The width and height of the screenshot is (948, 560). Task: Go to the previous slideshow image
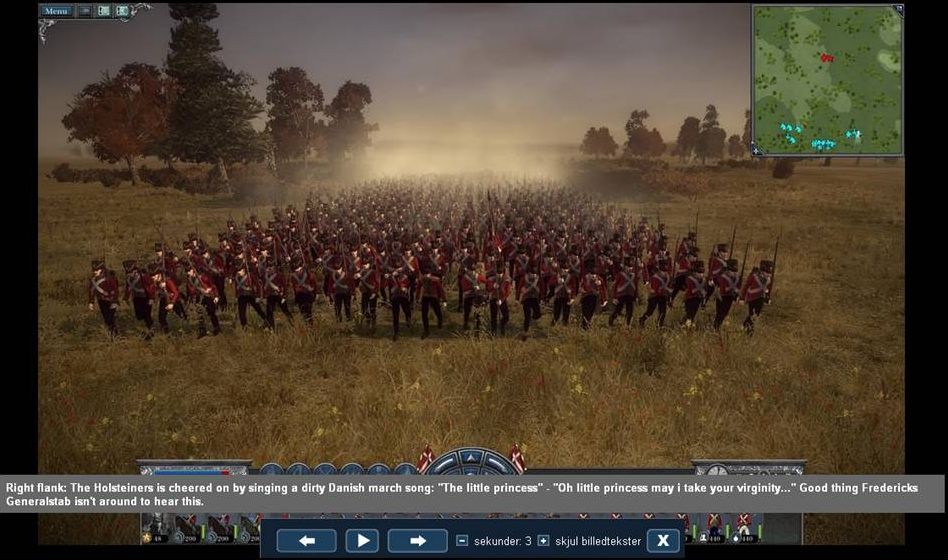coord(306,541)
